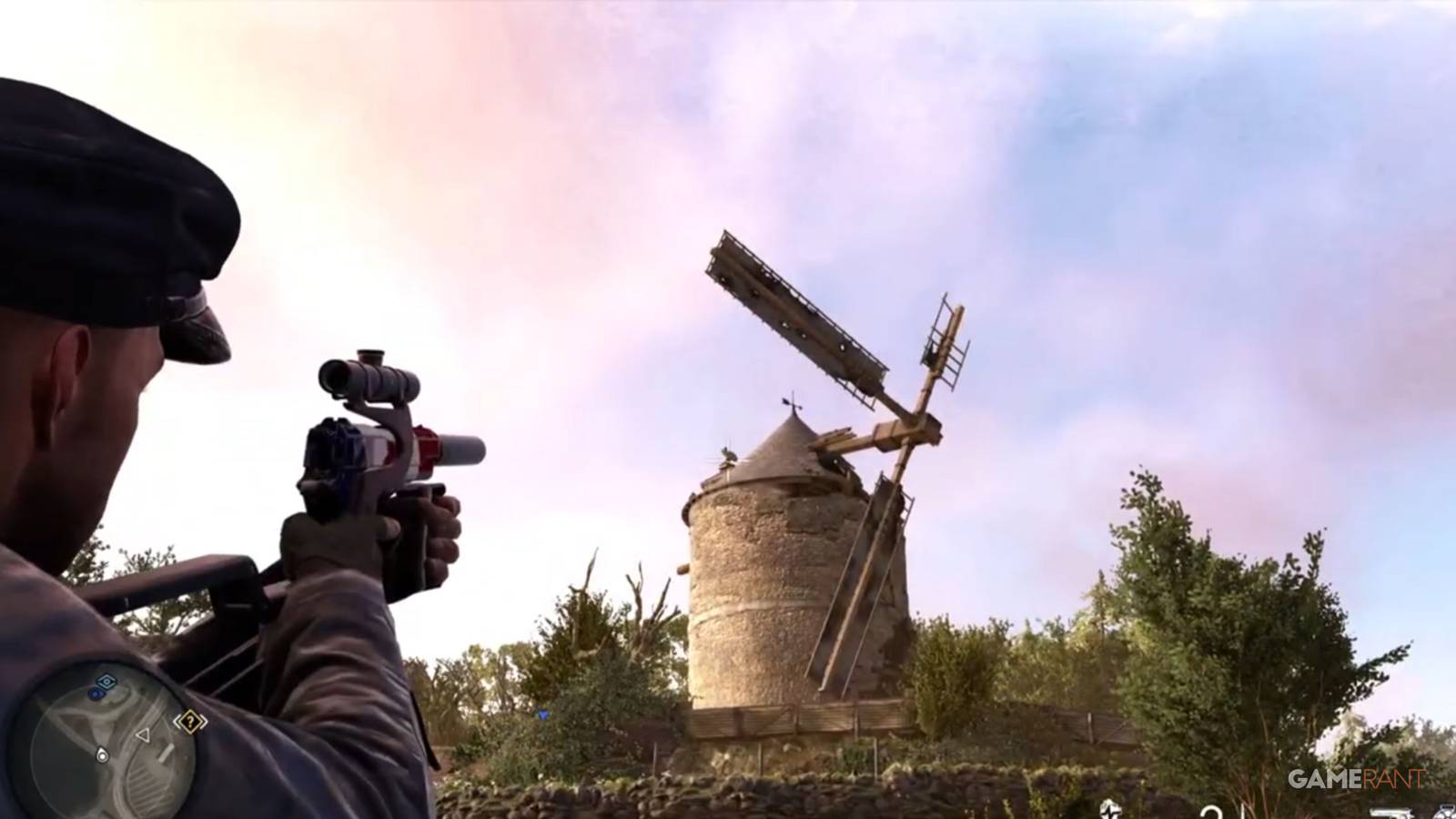Click the white tick mark on the minimap edge
Viewport: 1456px width, 819px height.
click(x=166, y=753)
